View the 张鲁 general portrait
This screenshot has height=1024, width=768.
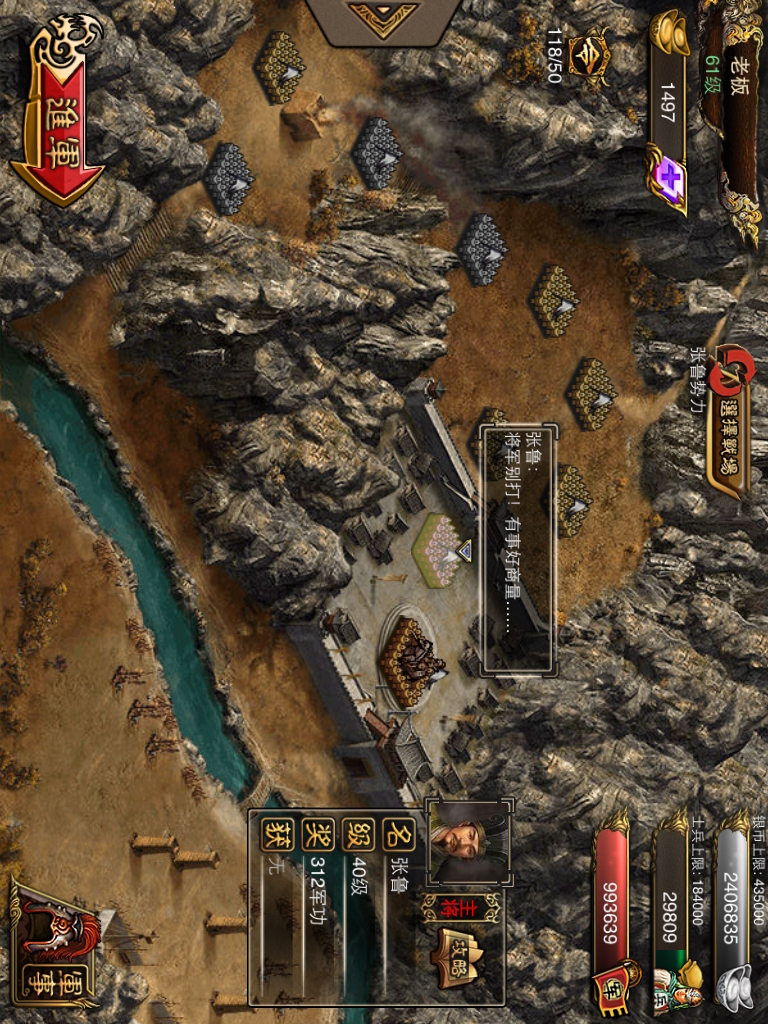click(468, 840)
